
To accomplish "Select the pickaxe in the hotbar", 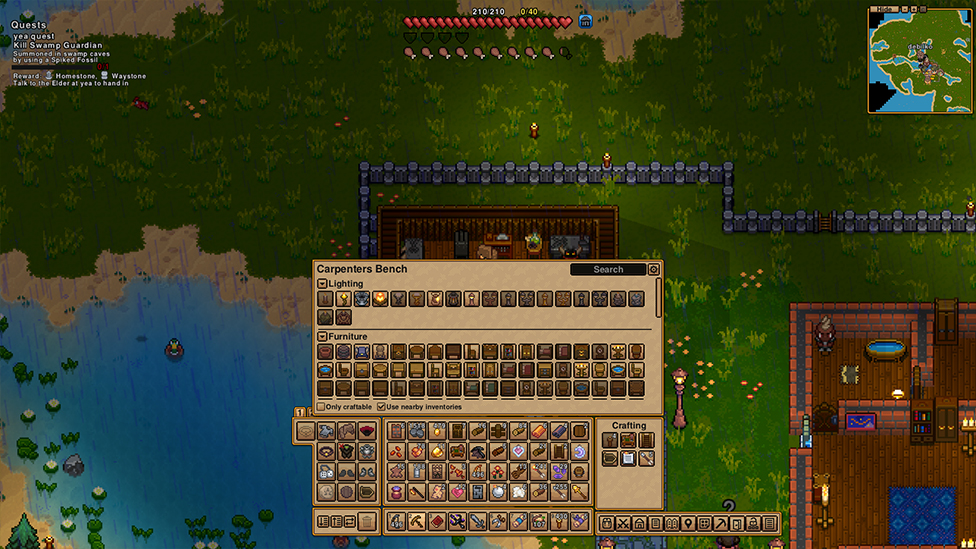I will pyautogui.click(x=417, y=522).
